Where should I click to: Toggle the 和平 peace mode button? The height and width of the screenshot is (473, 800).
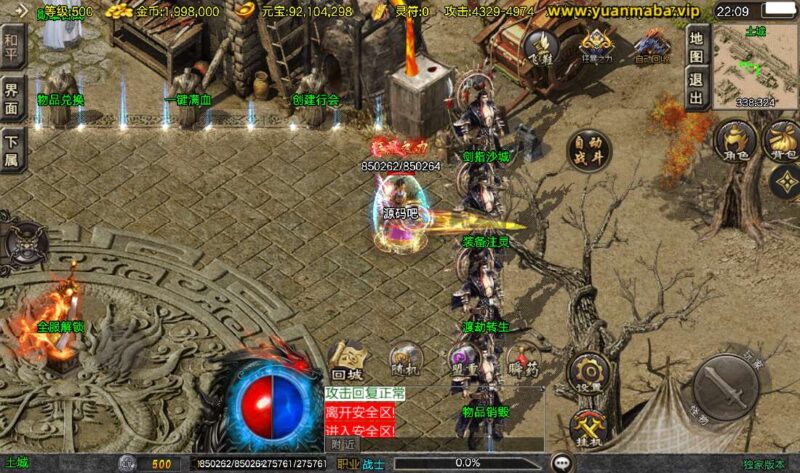12,43
